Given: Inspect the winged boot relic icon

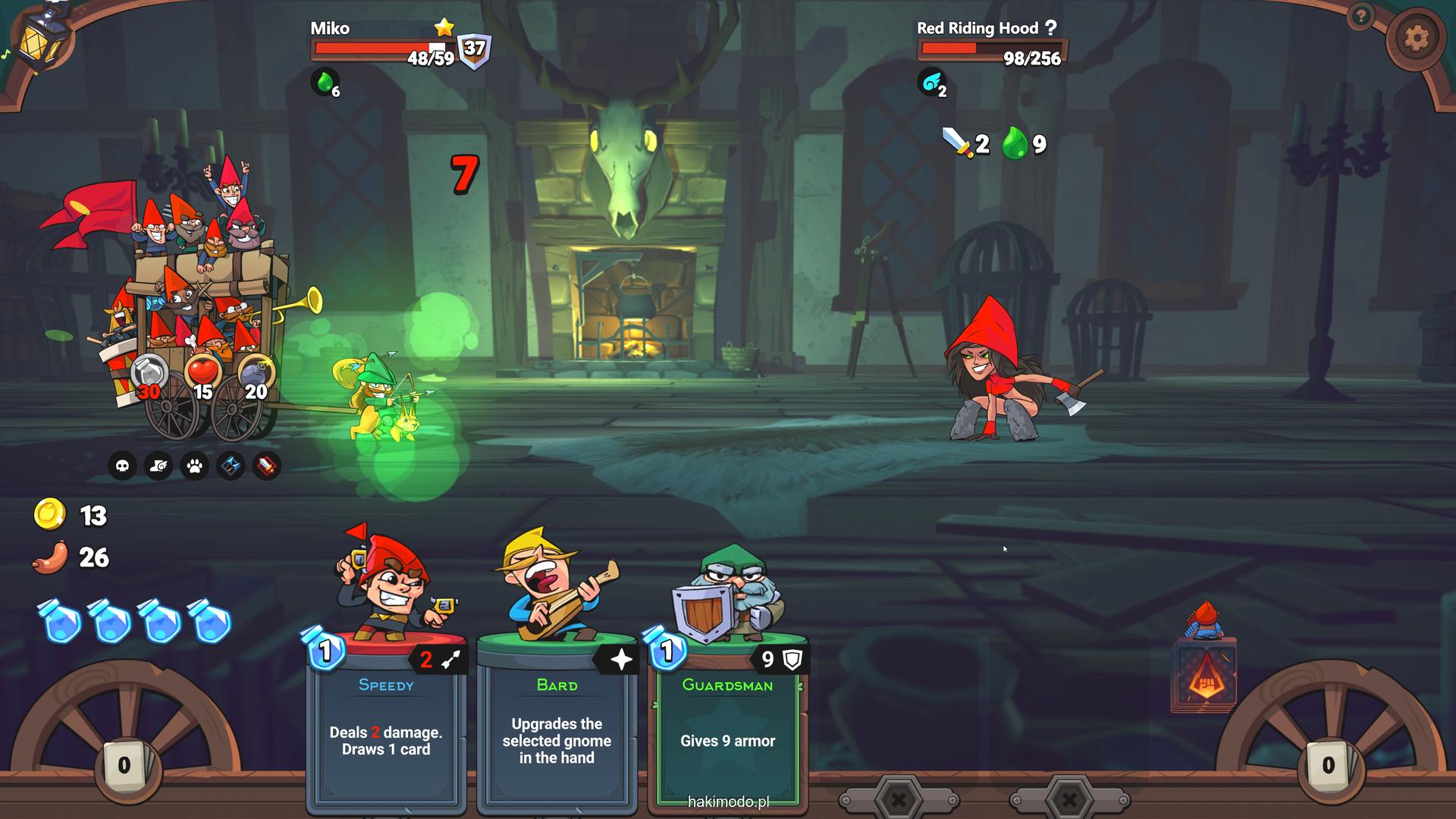Looking at the screenshot, I should (x=158, y=466).
